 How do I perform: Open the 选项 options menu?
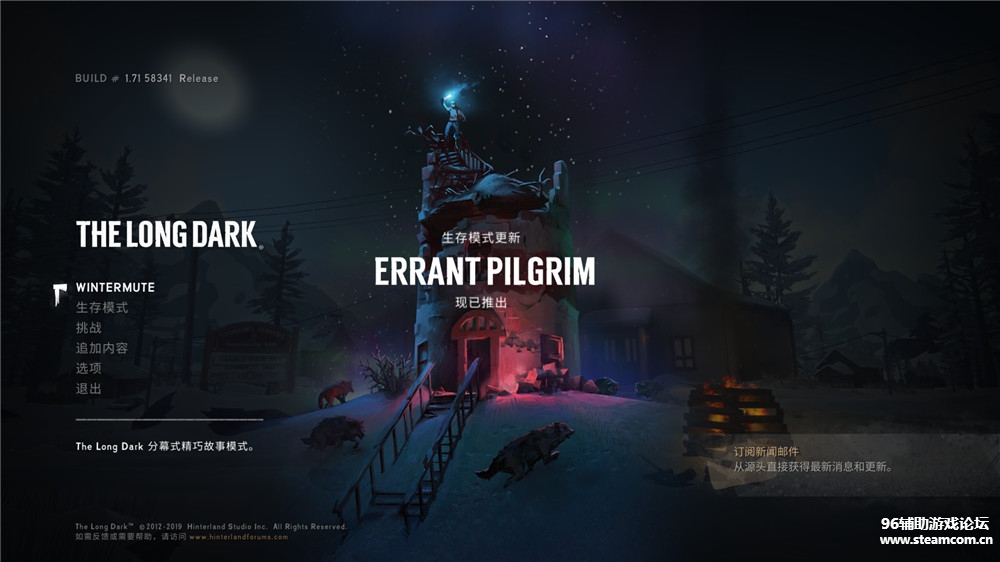89,368
